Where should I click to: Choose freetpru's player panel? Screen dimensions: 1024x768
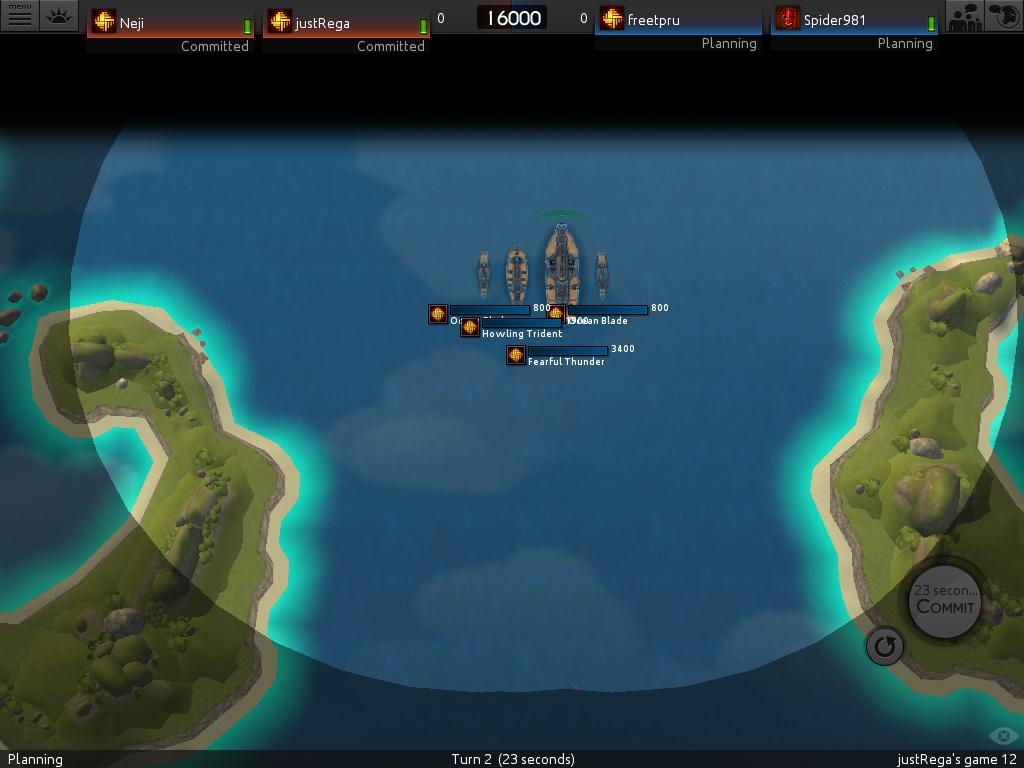pyautogui.click(x=677, y=20)
